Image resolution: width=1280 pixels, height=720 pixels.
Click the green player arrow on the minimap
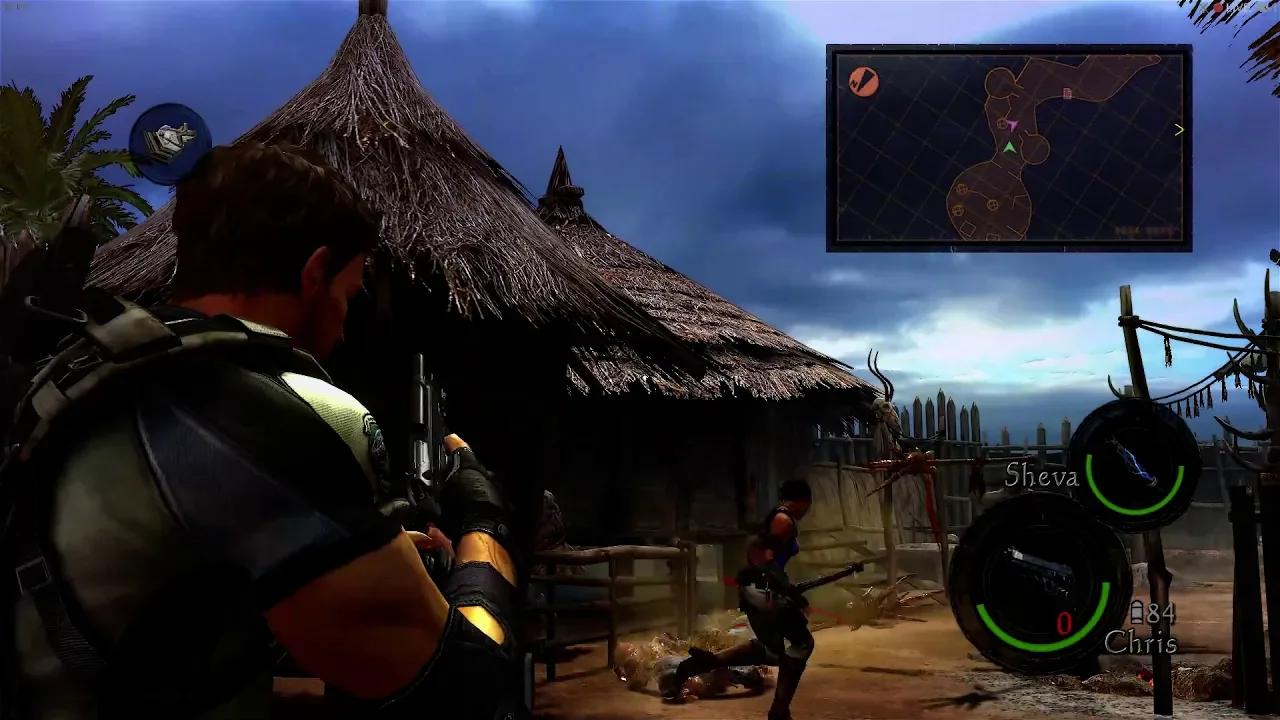(1010, 146)
